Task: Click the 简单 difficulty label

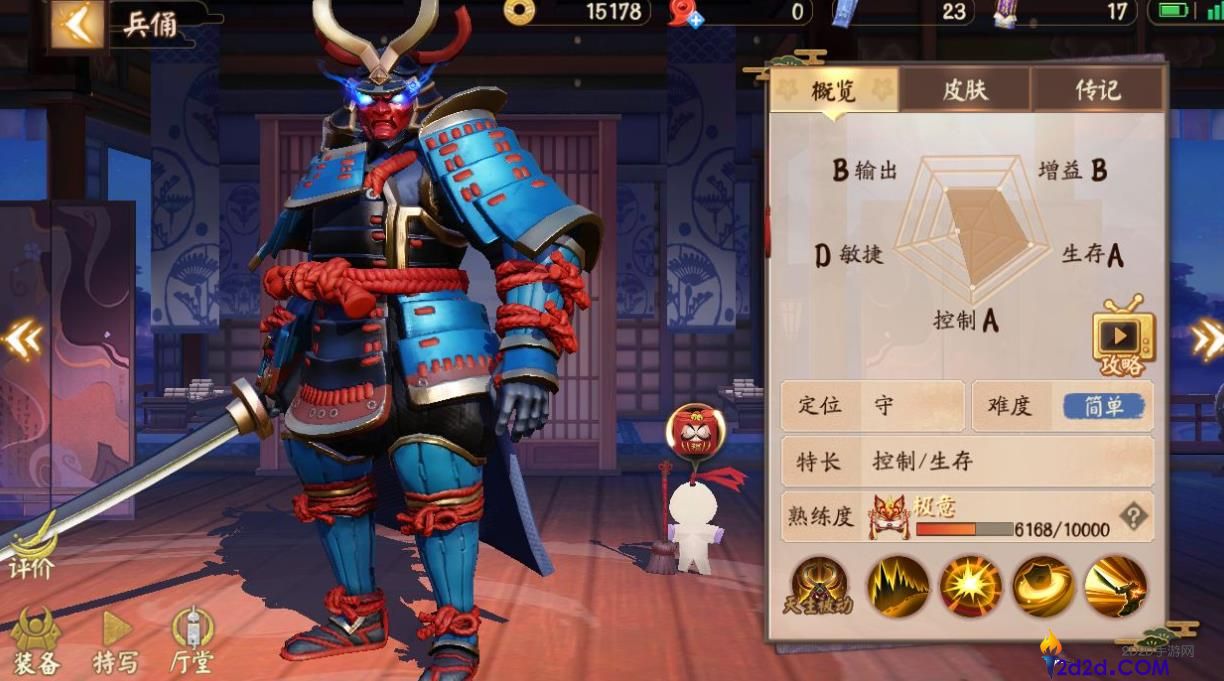Action: (x=1102, y=406)
